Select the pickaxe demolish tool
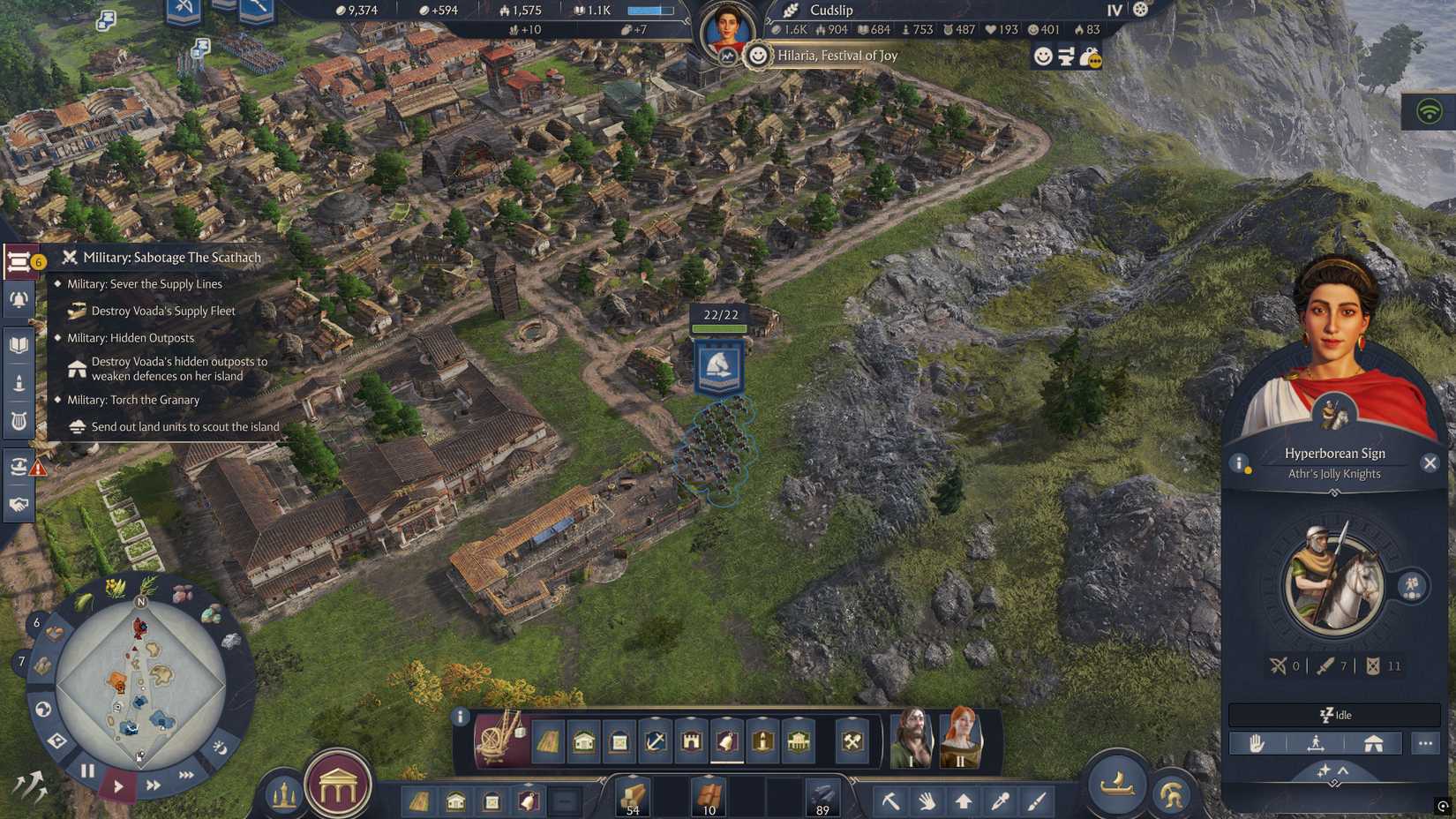 [891, 801]
